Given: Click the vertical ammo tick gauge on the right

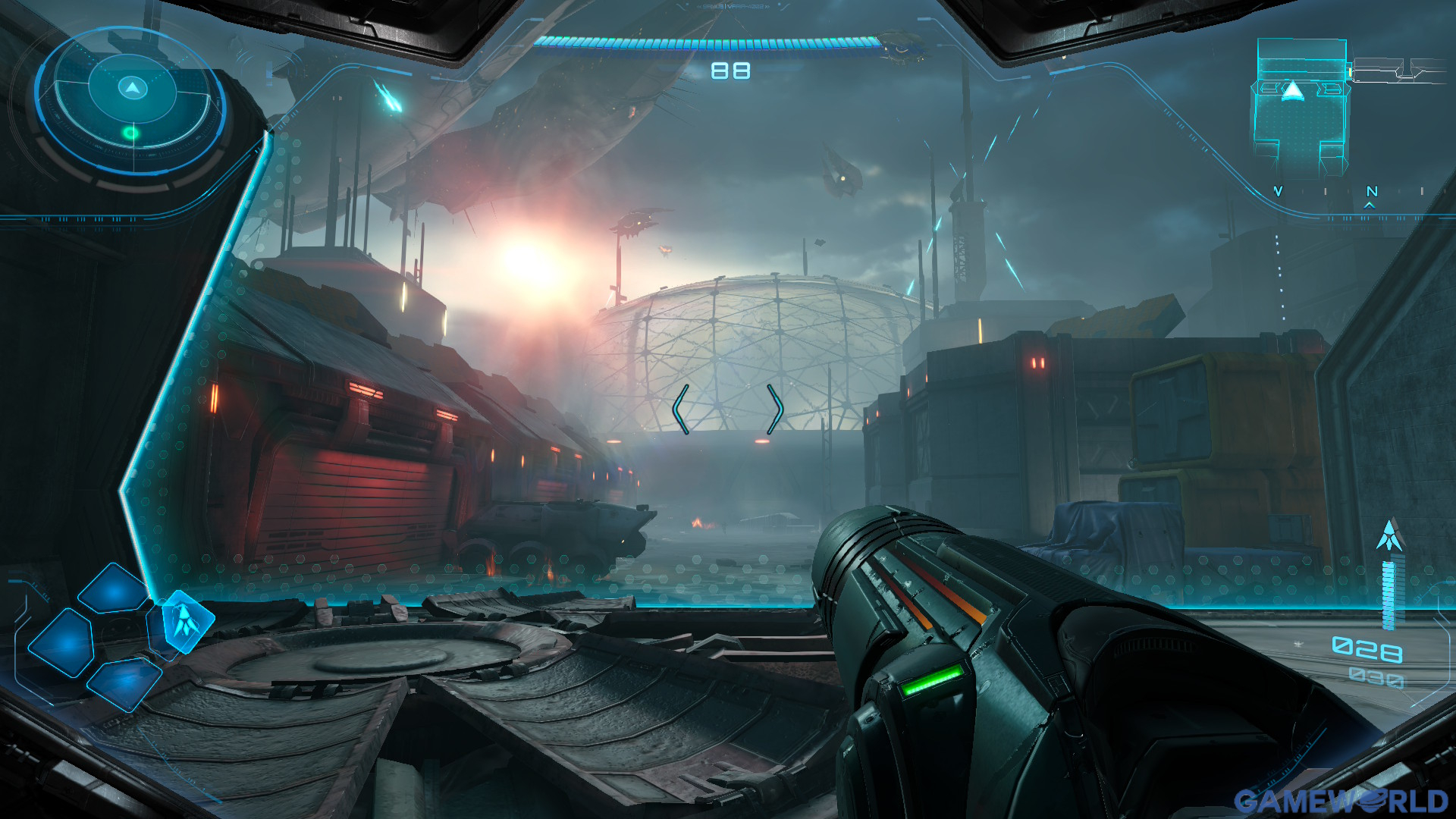Looking at the screenshot, I should (1389, 595).
